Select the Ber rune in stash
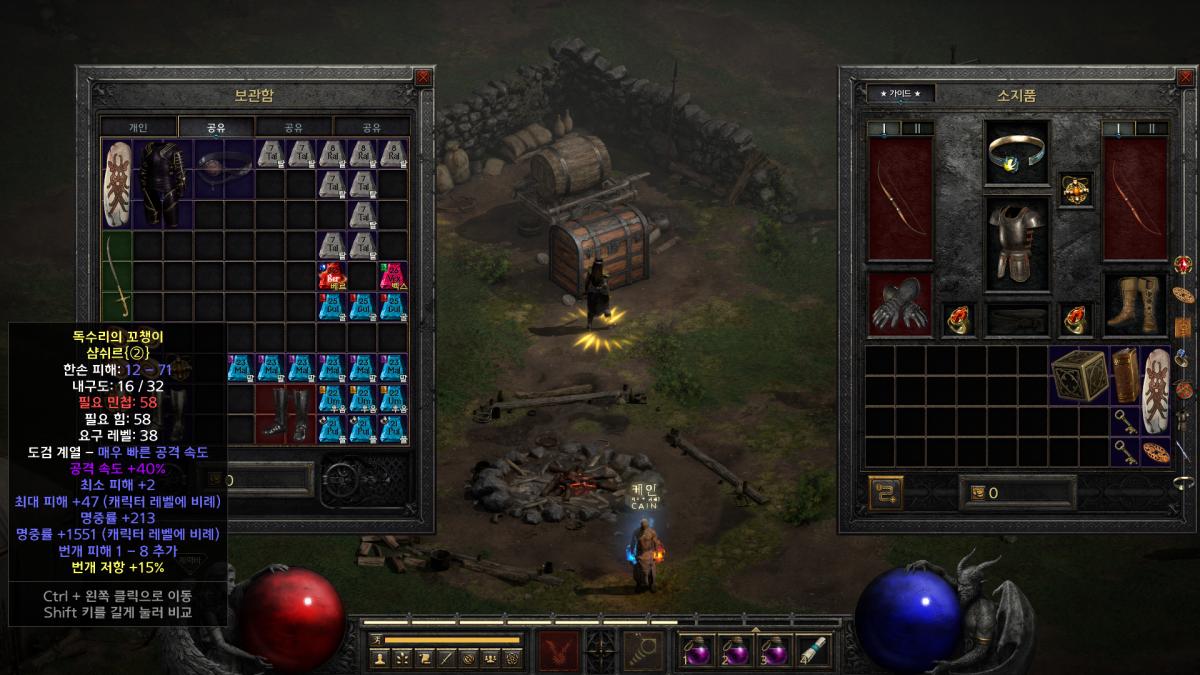Screen dimensions: 1200x675 [332, 276]
